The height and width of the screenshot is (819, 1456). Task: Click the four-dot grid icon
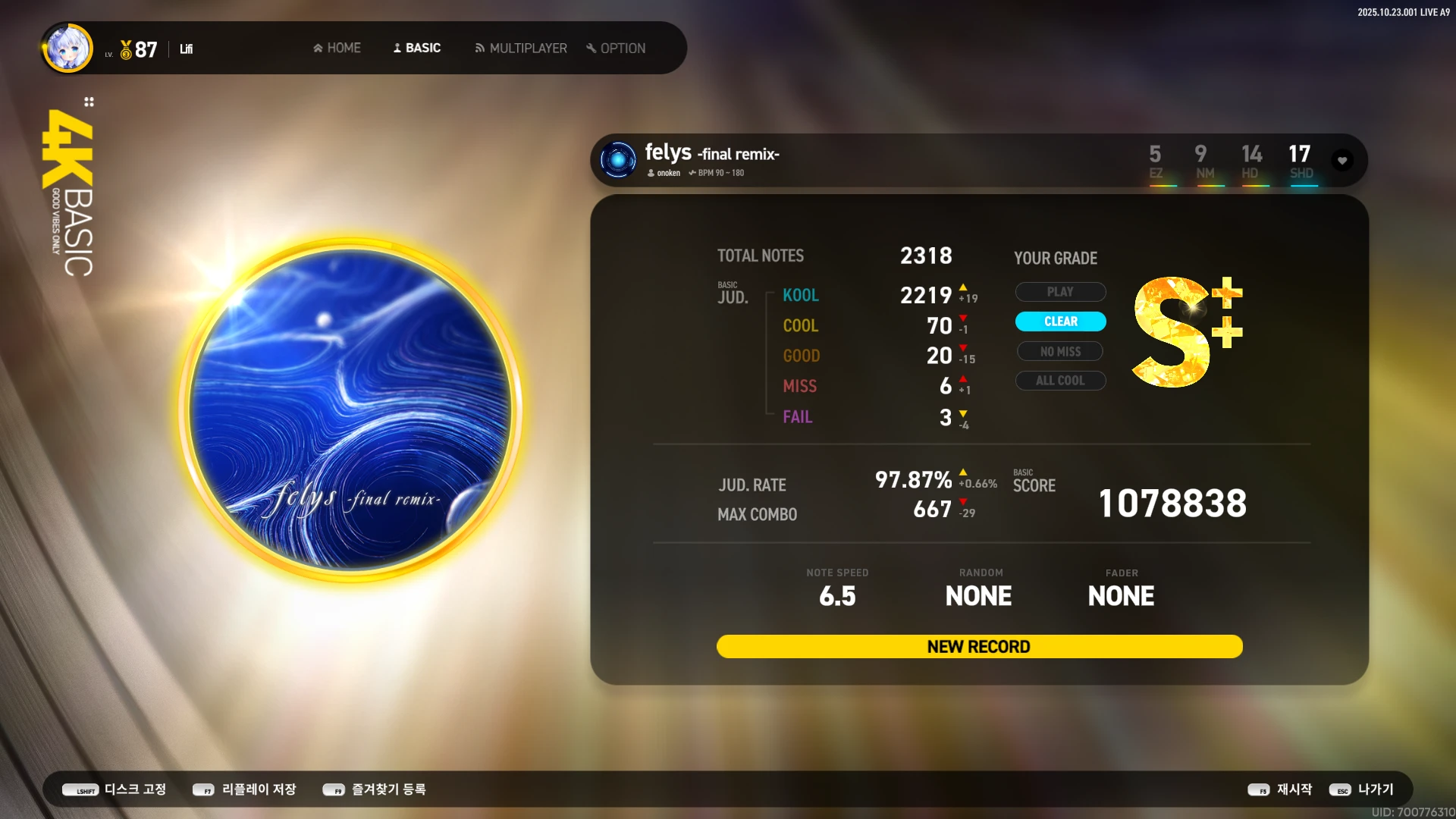click(89, 102)
